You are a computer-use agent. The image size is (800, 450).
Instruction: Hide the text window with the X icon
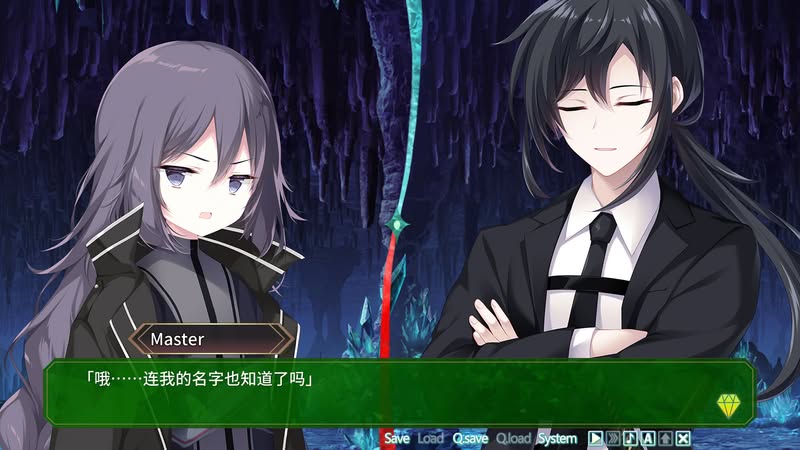pos(683,438)
